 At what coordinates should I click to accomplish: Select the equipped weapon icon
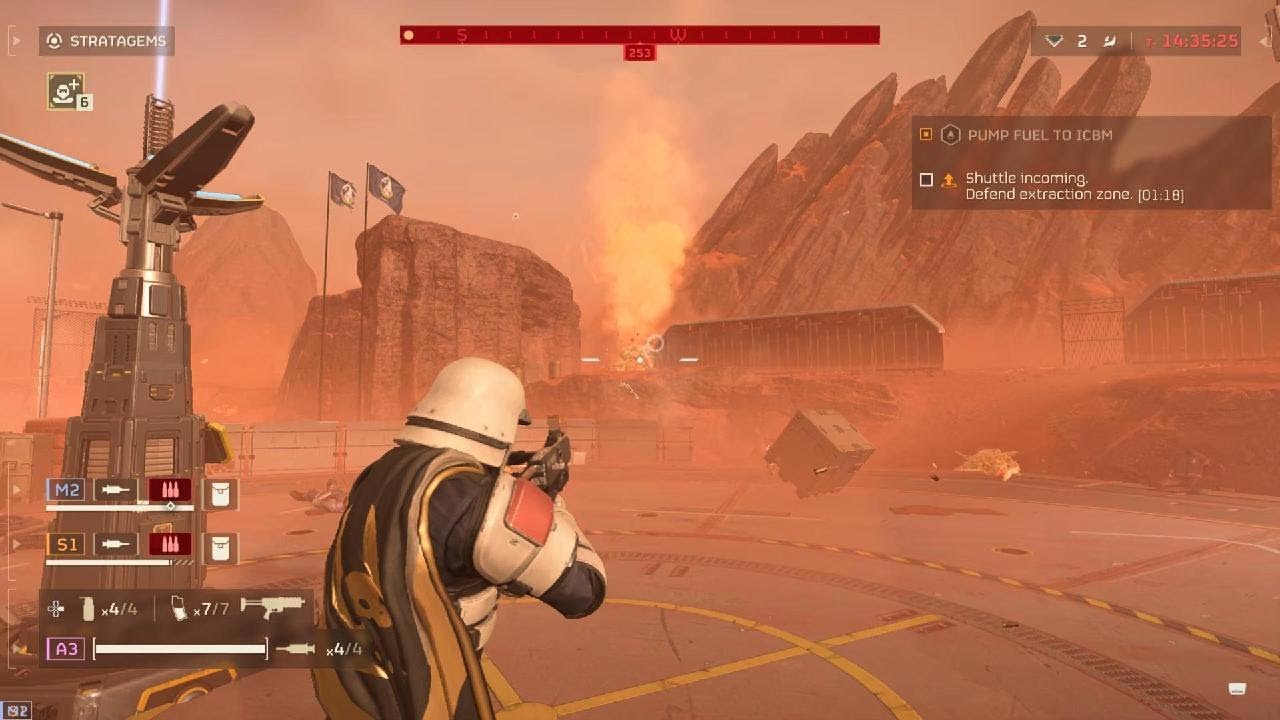tap(272, 606)
